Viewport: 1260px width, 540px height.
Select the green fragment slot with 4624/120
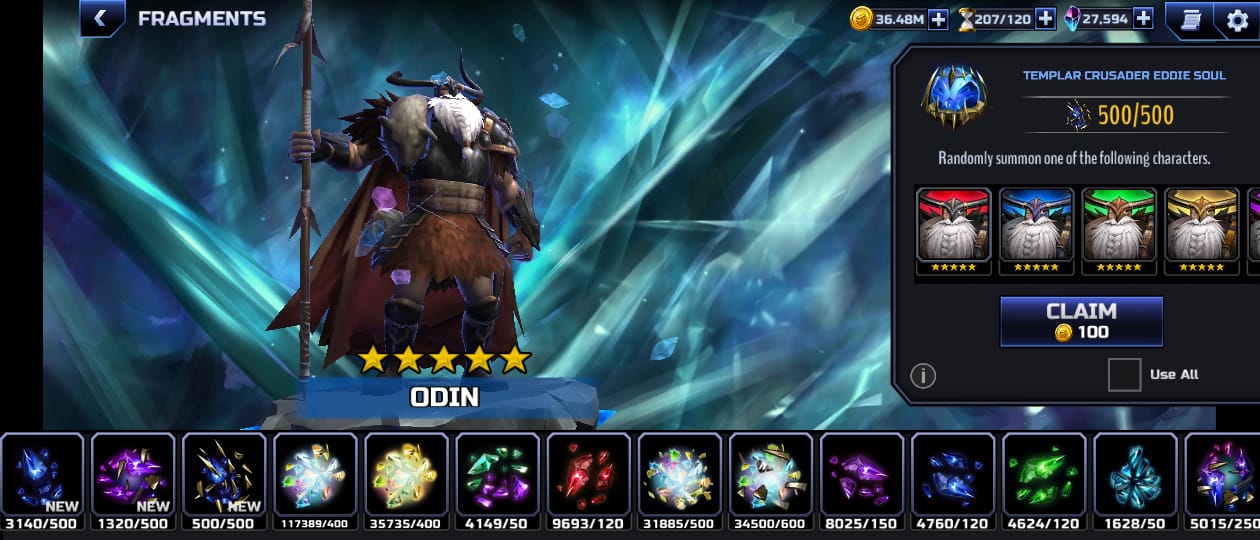point(1044,474)
